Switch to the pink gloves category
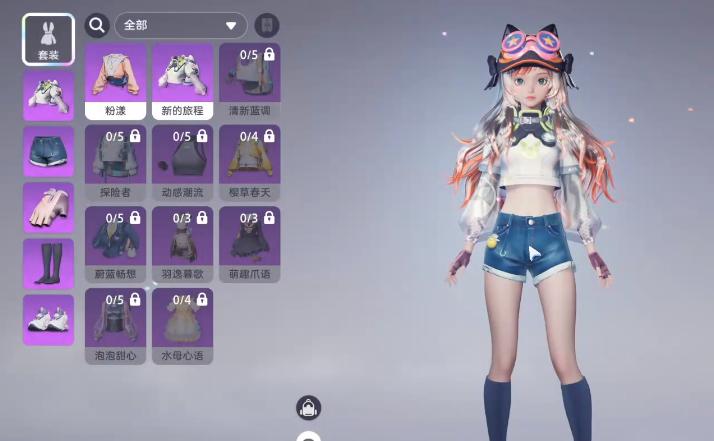This screenshot has width=714, height=441. [x=48, y=208]
